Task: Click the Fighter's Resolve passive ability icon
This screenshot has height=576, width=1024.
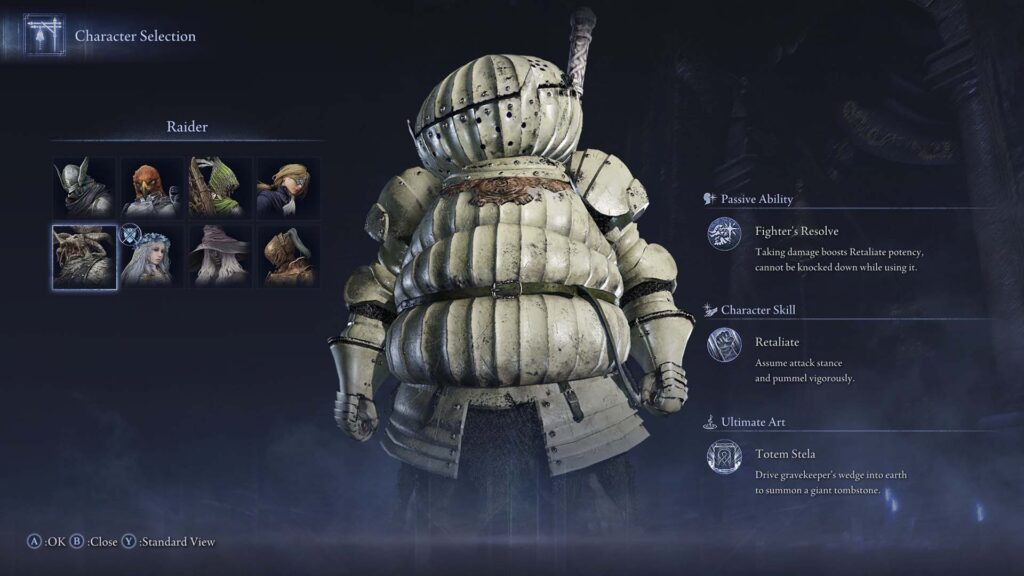Action: point(724,234)
